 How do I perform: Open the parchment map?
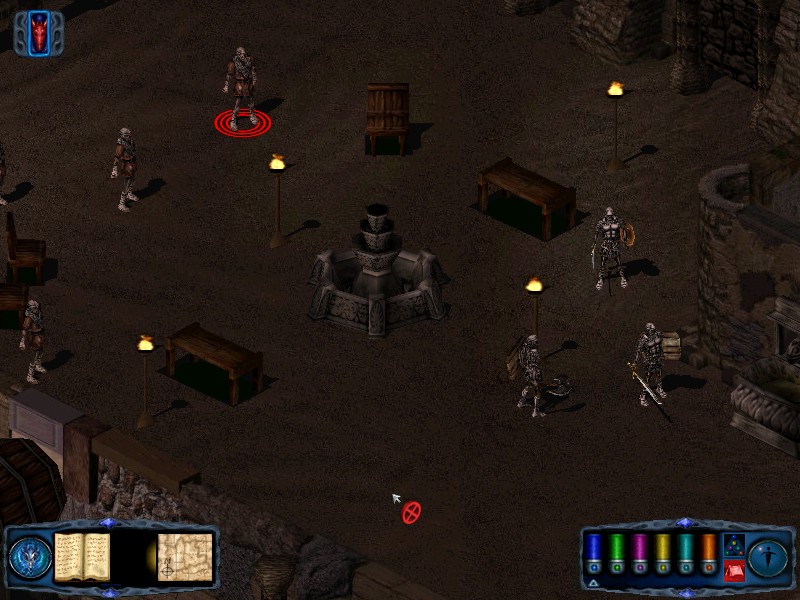[185, 557]
